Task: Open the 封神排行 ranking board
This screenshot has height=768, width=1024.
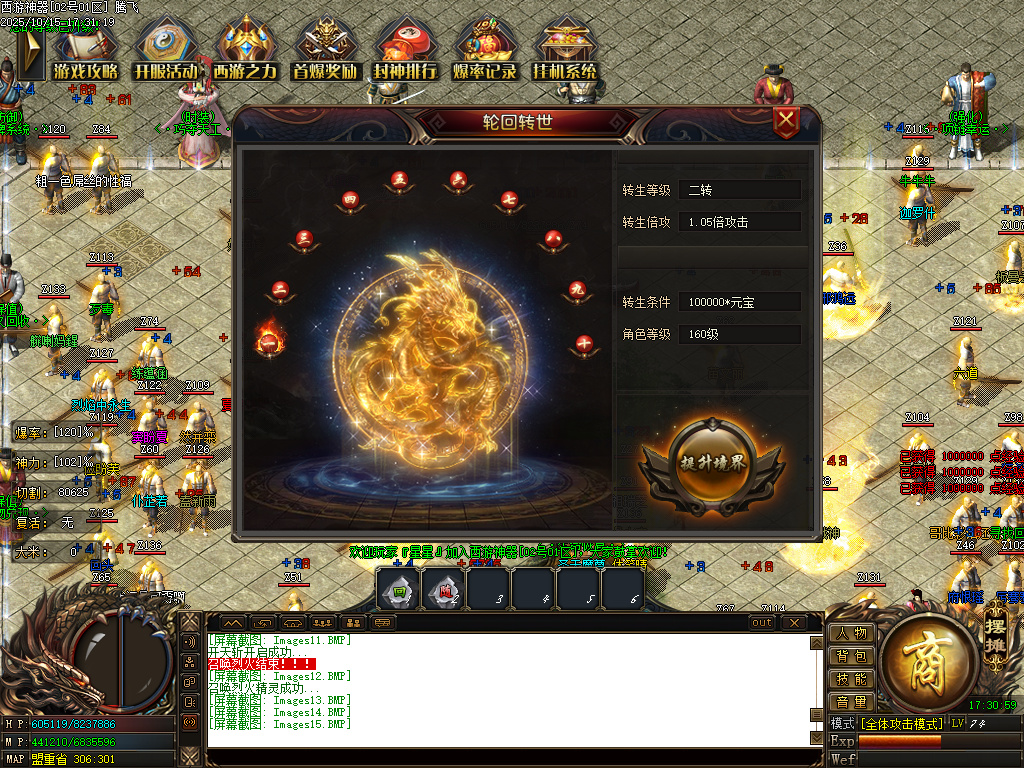Action: click(x=405, y=51)
